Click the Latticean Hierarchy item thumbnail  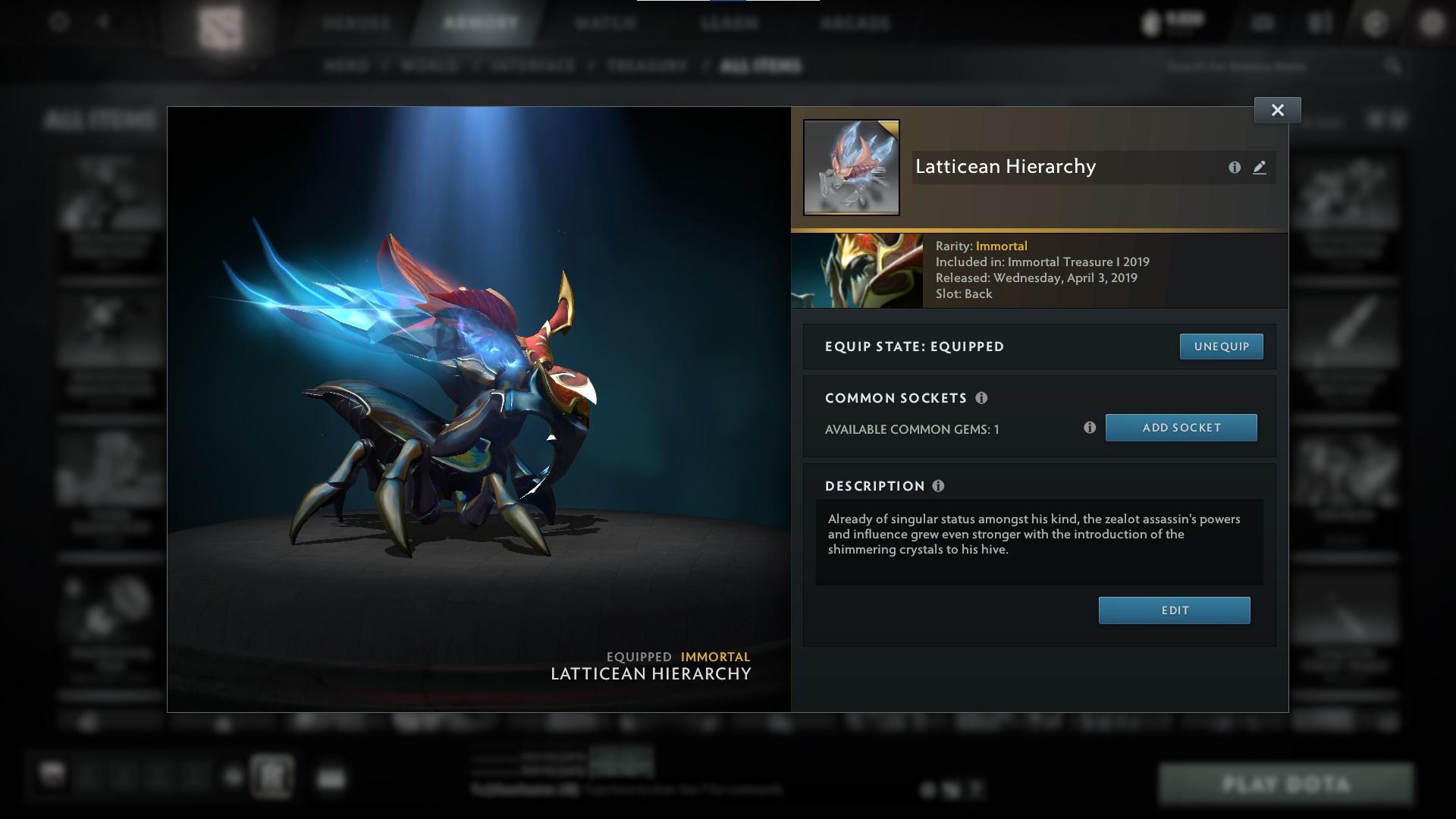click(x=851, y=167)
